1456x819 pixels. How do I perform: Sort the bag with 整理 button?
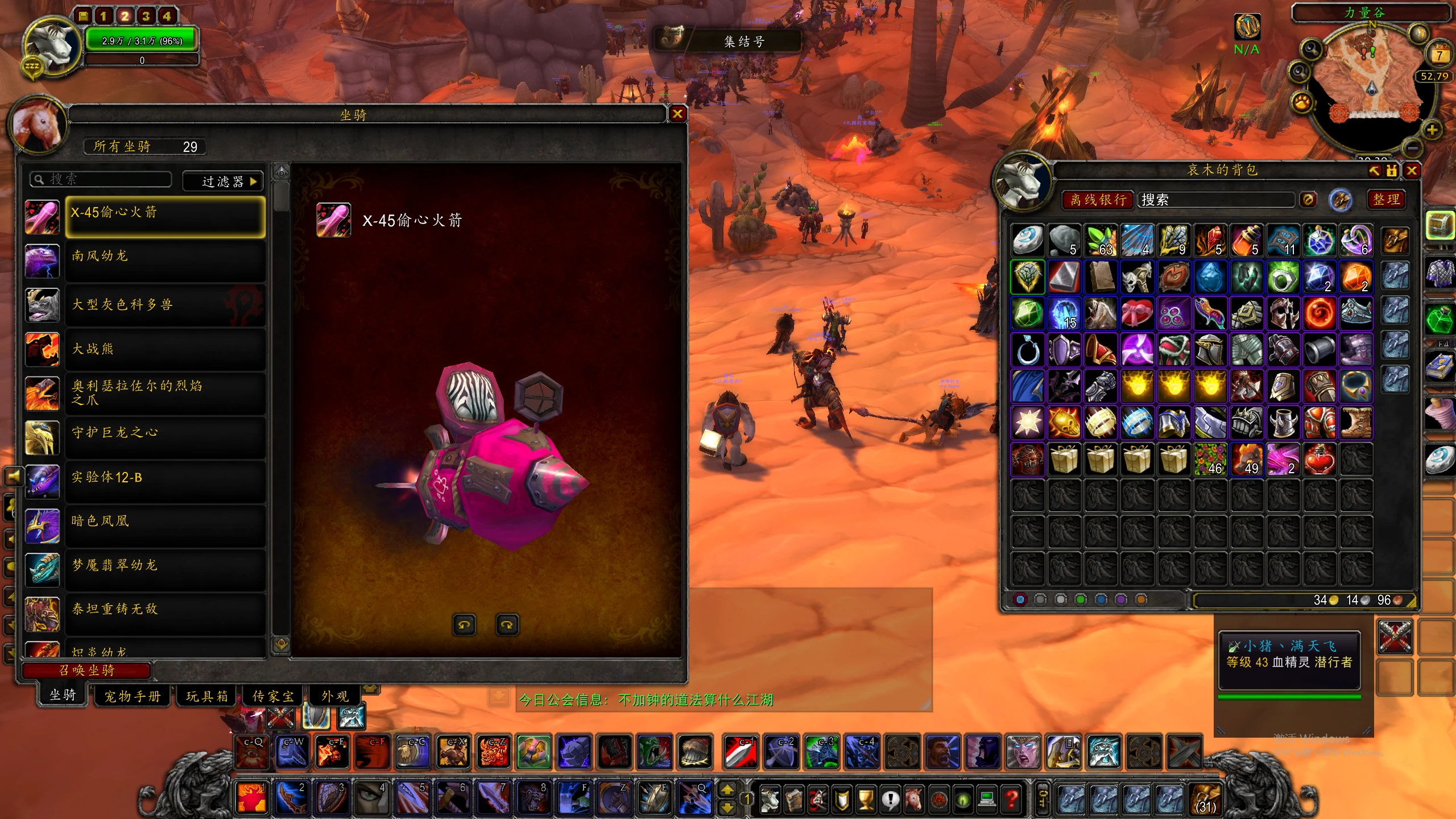click(1386, 200)
